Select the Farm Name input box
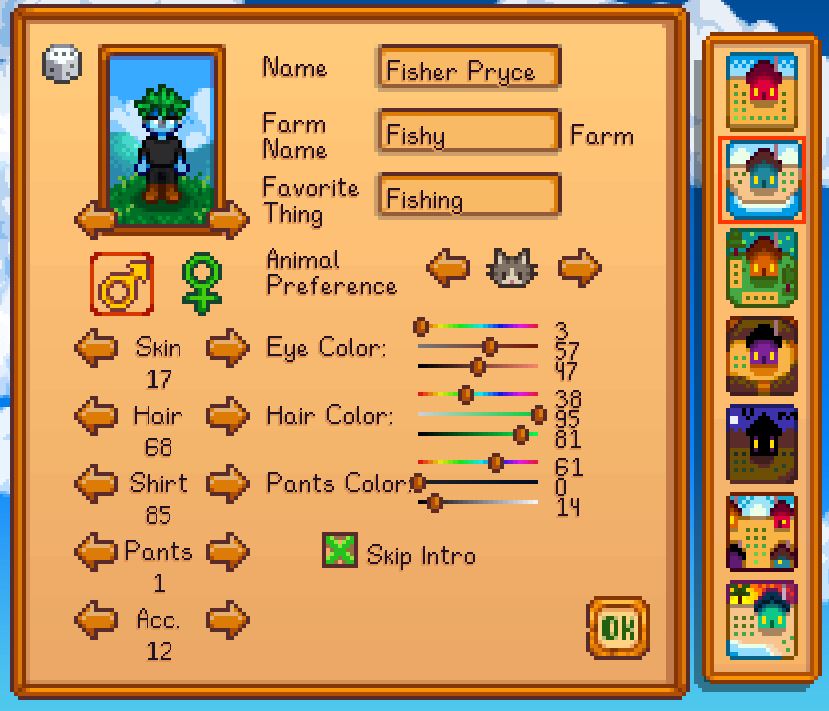The image size is (829, 711). click(468, 134)
